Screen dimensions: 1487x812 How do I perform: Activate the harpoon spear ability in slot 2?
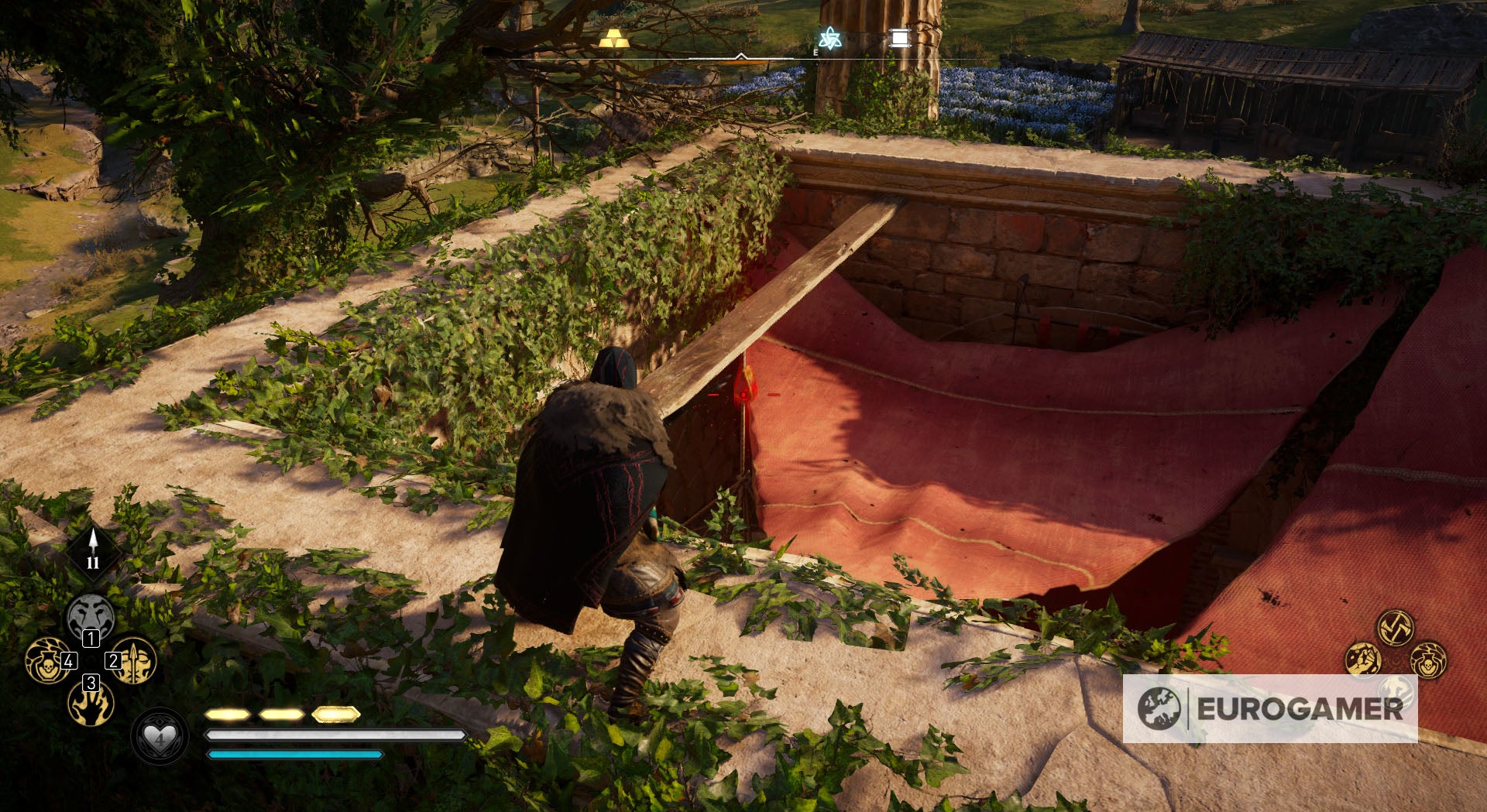click(136, 662)
